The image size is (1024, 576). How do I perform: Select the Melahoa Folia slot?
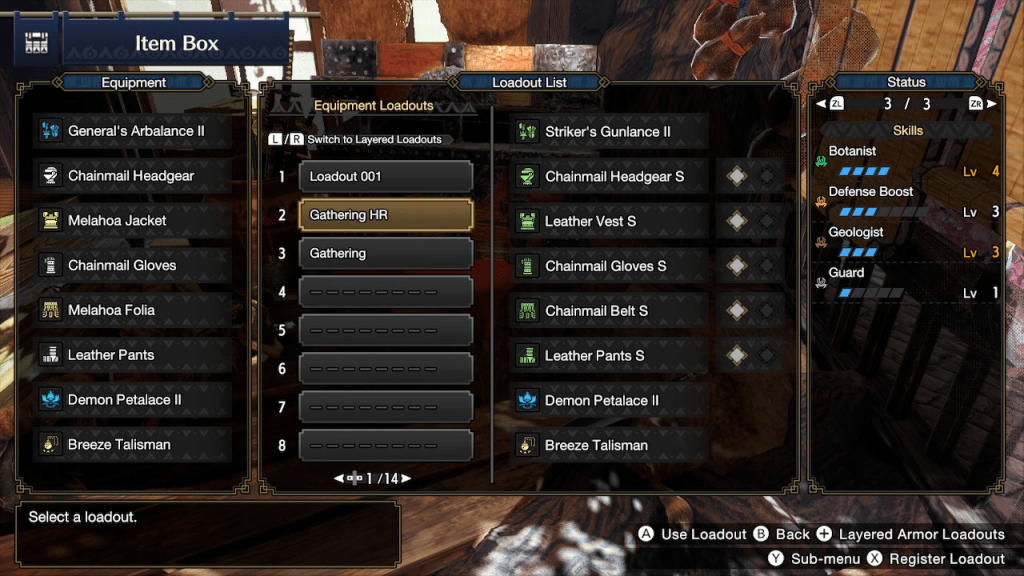point(134,310)
